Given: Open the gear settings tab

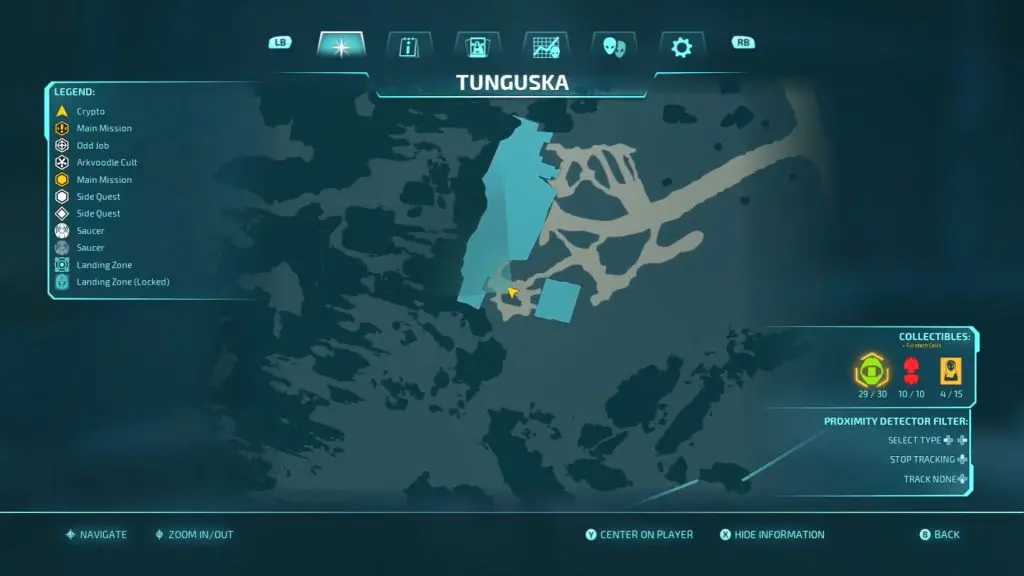Looking at the screenshot, I should point(681,46).
